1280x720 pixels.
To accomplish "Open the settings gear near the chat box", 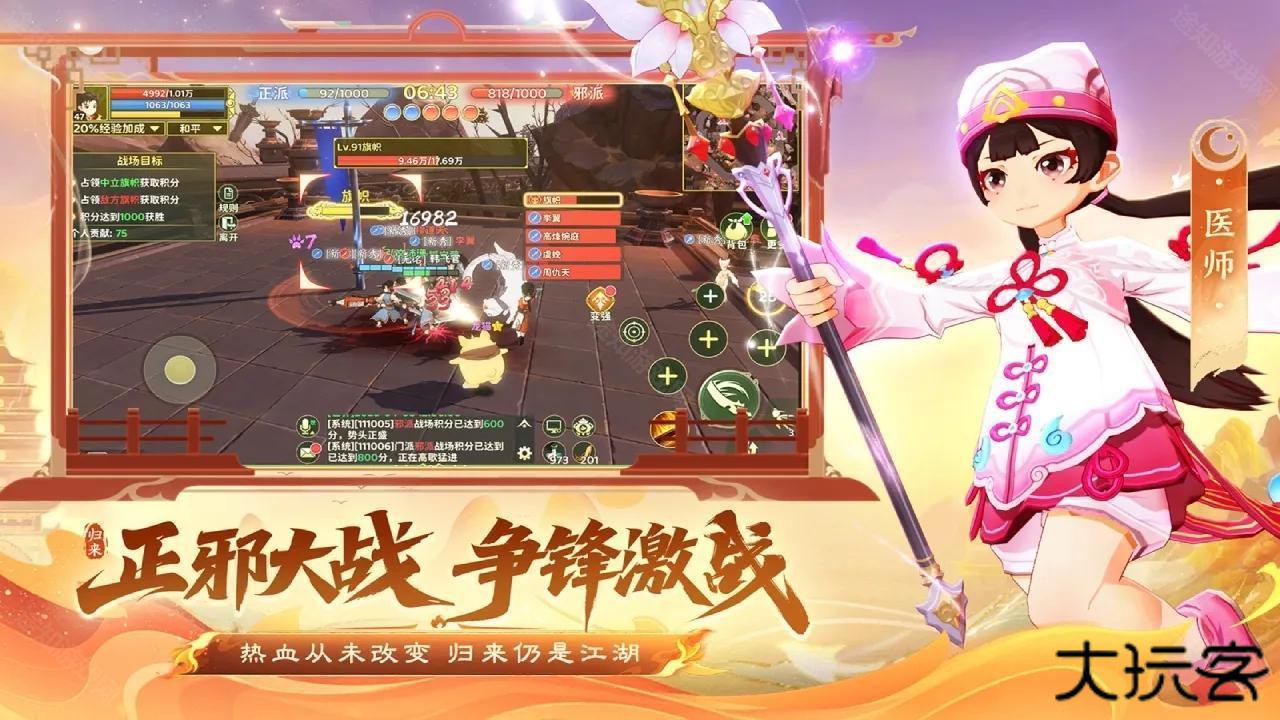I will tap(524, 452).
